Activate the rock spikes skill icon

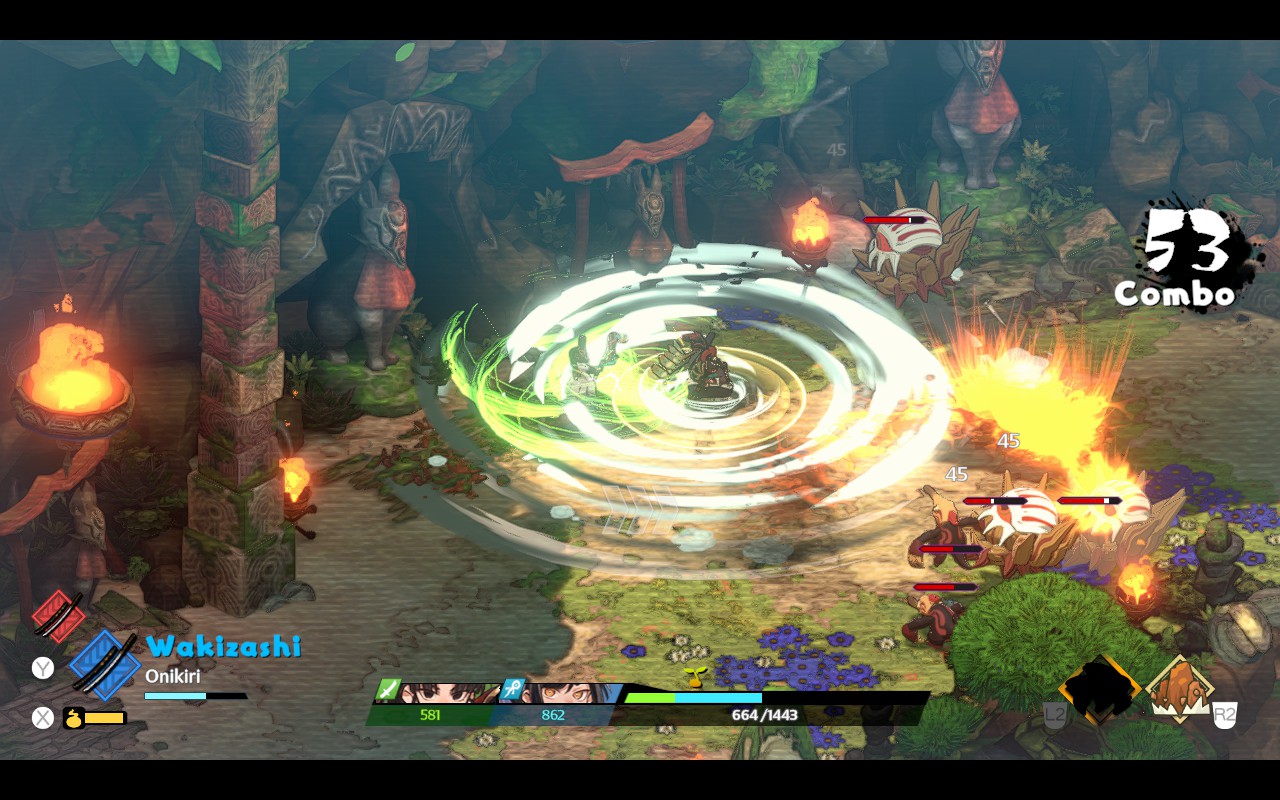[1179, 690]
